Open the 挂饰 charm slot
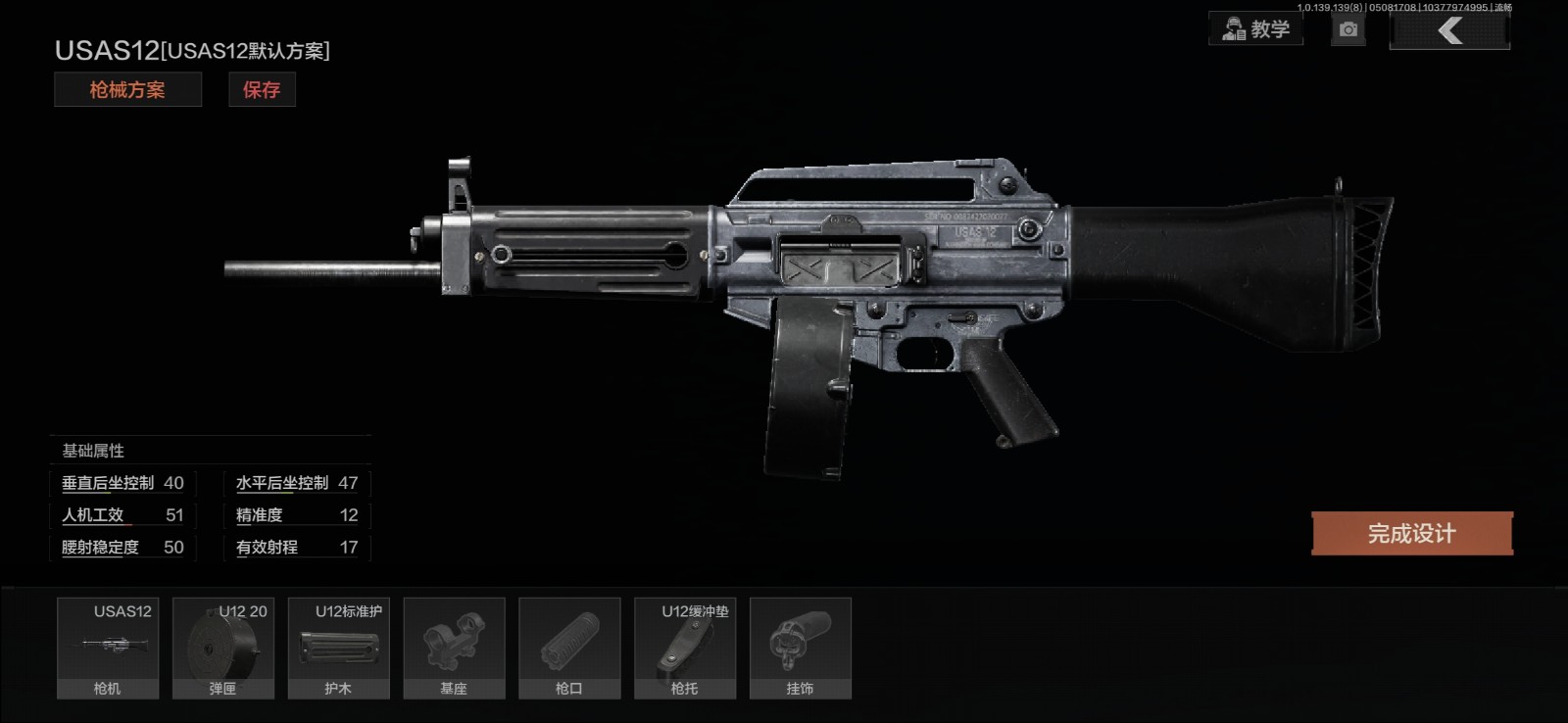This screenshot has height=723, width=1568. [x=801, y=648]
